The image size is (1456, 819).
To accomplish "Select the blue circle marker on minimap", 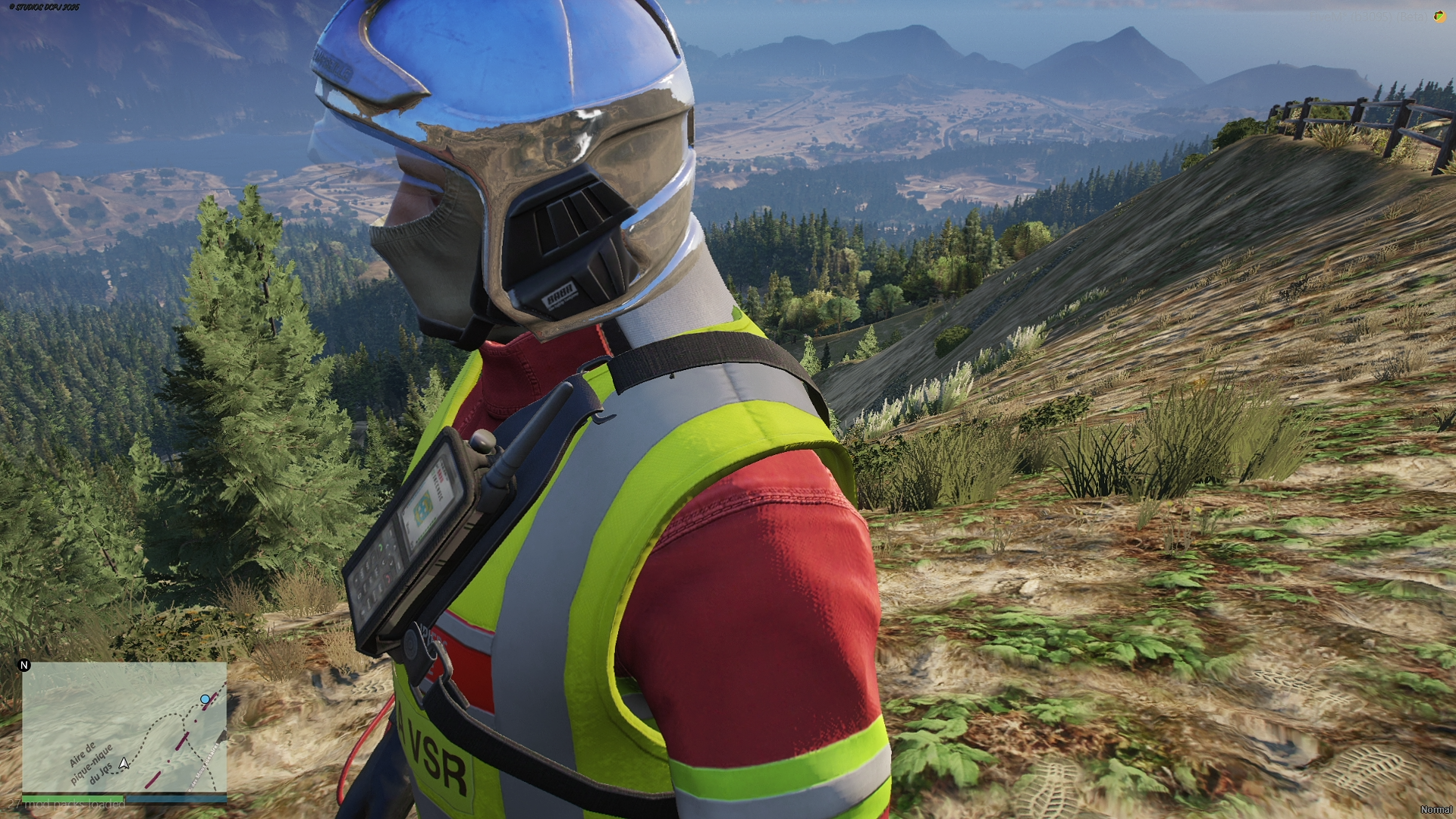I will (x=205, y=698).
